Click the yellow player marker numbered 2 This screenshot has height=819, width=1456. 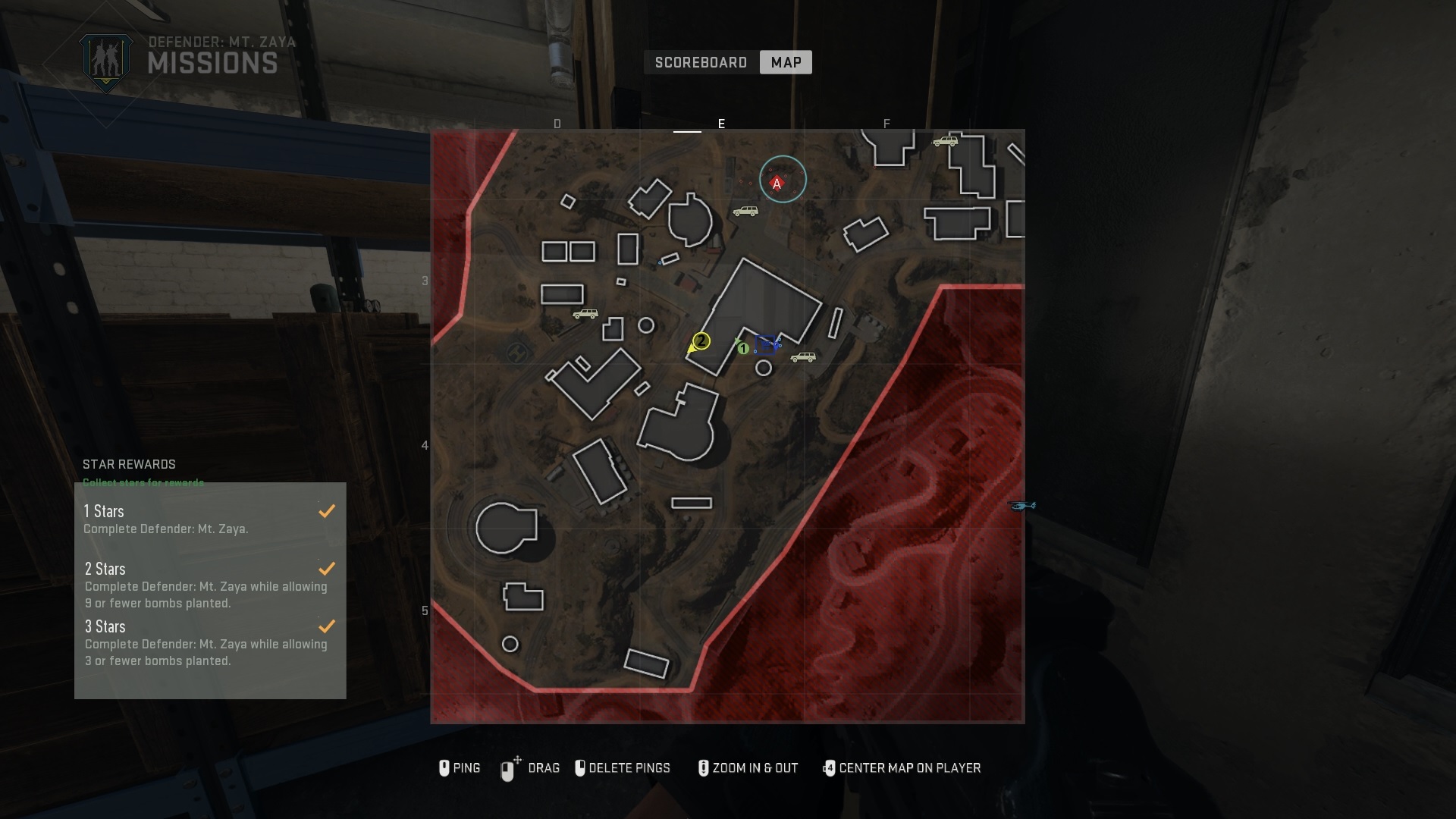click(701, 341)
